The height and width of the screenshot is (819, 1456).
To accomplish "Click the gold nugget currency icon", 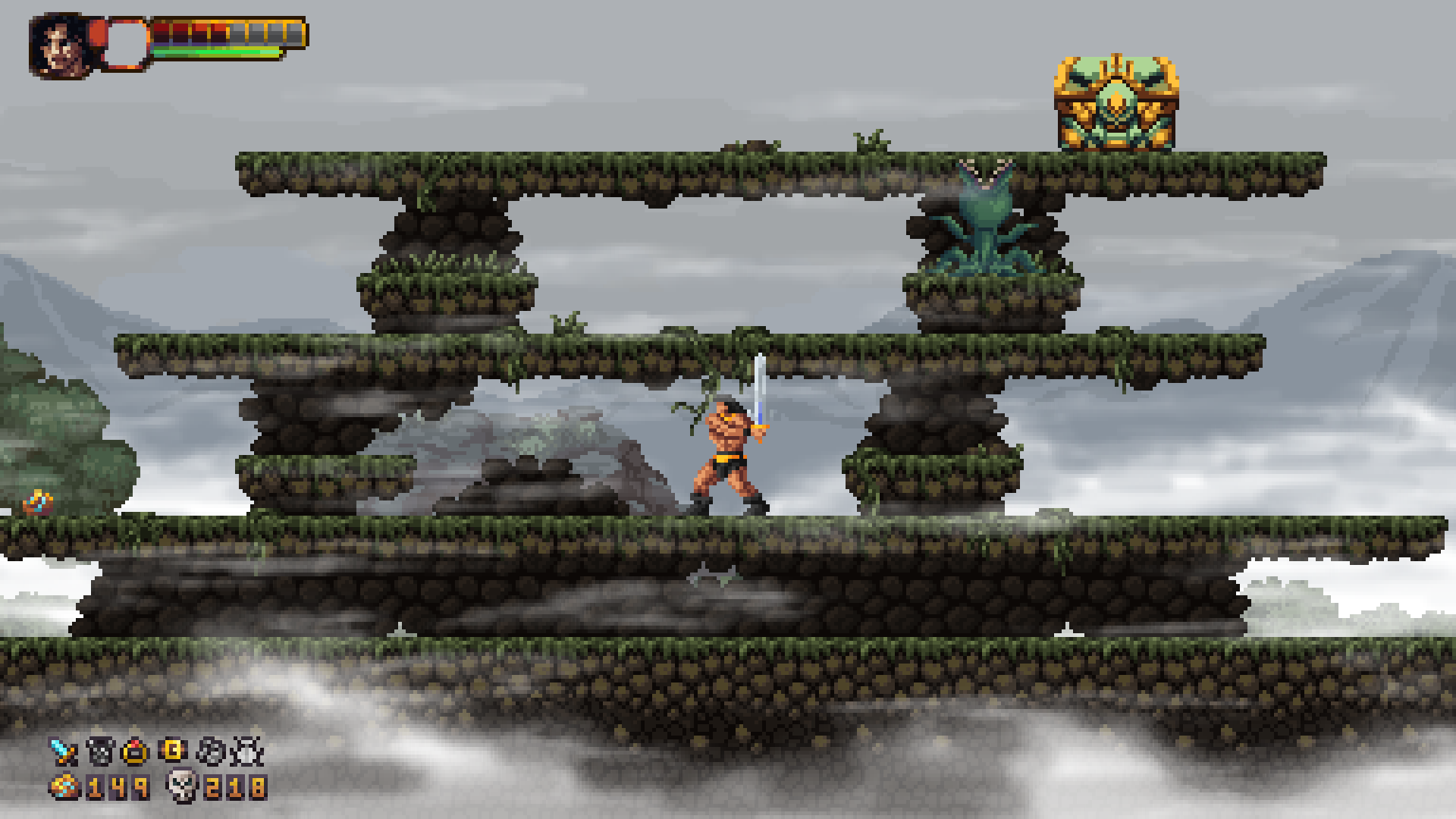I will 63,786.
